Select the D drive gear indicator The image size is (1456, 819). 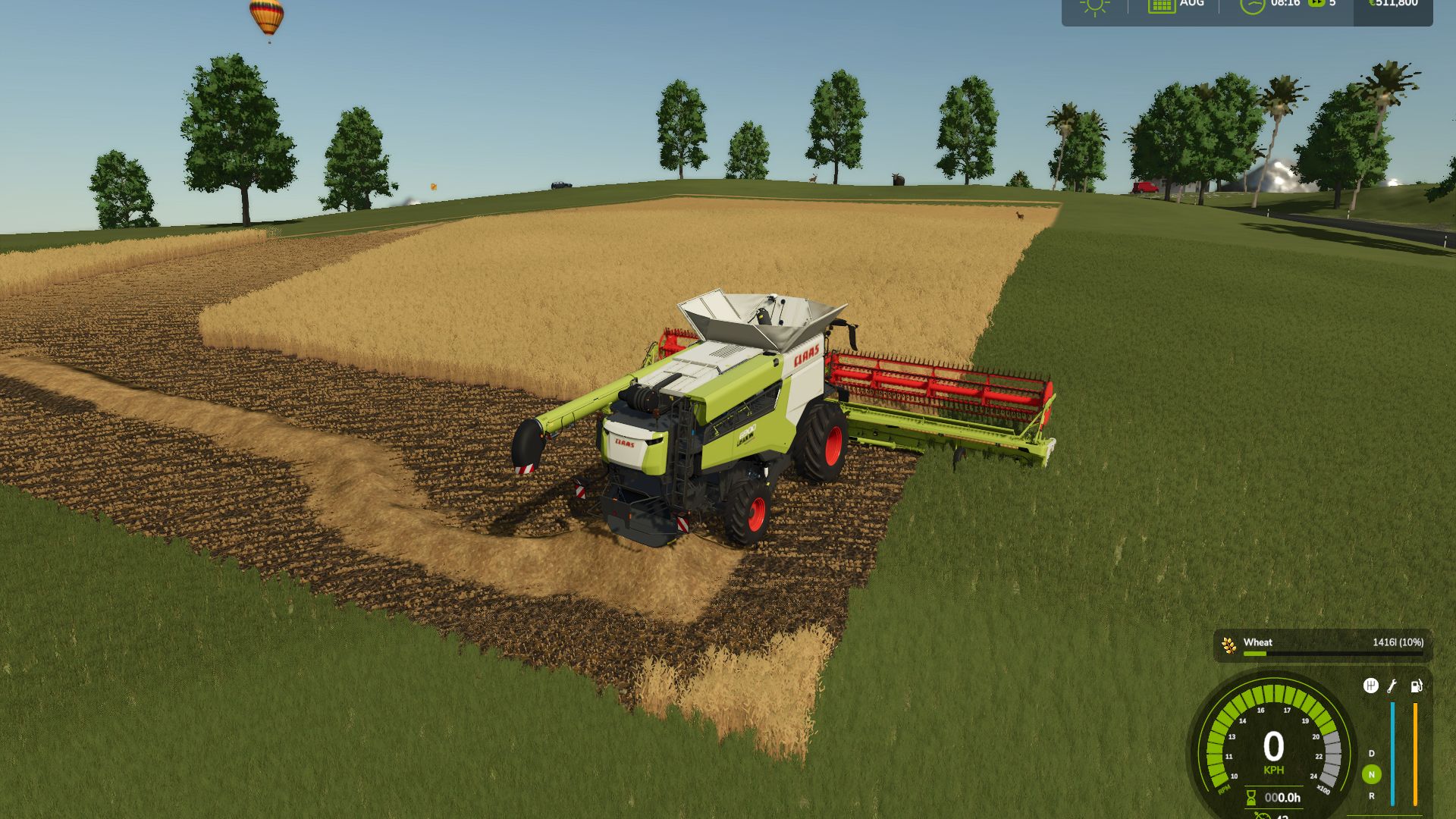coord(1371,754)
